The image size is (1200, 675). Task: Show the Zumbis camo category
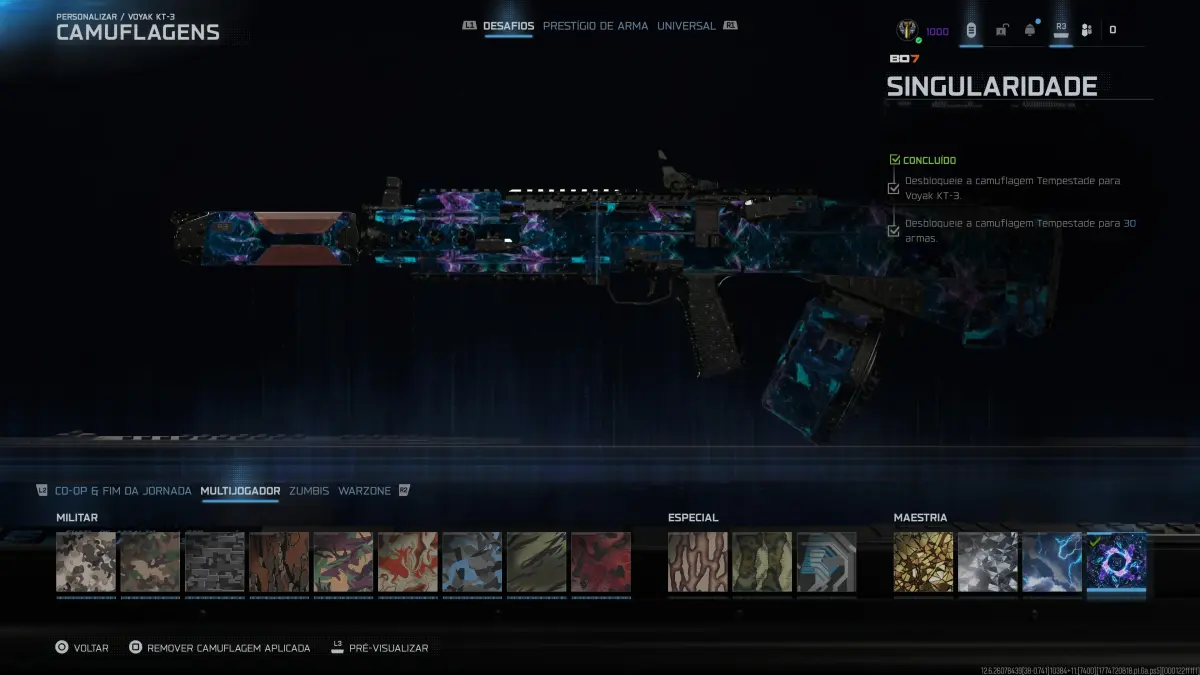coord(309,491)
